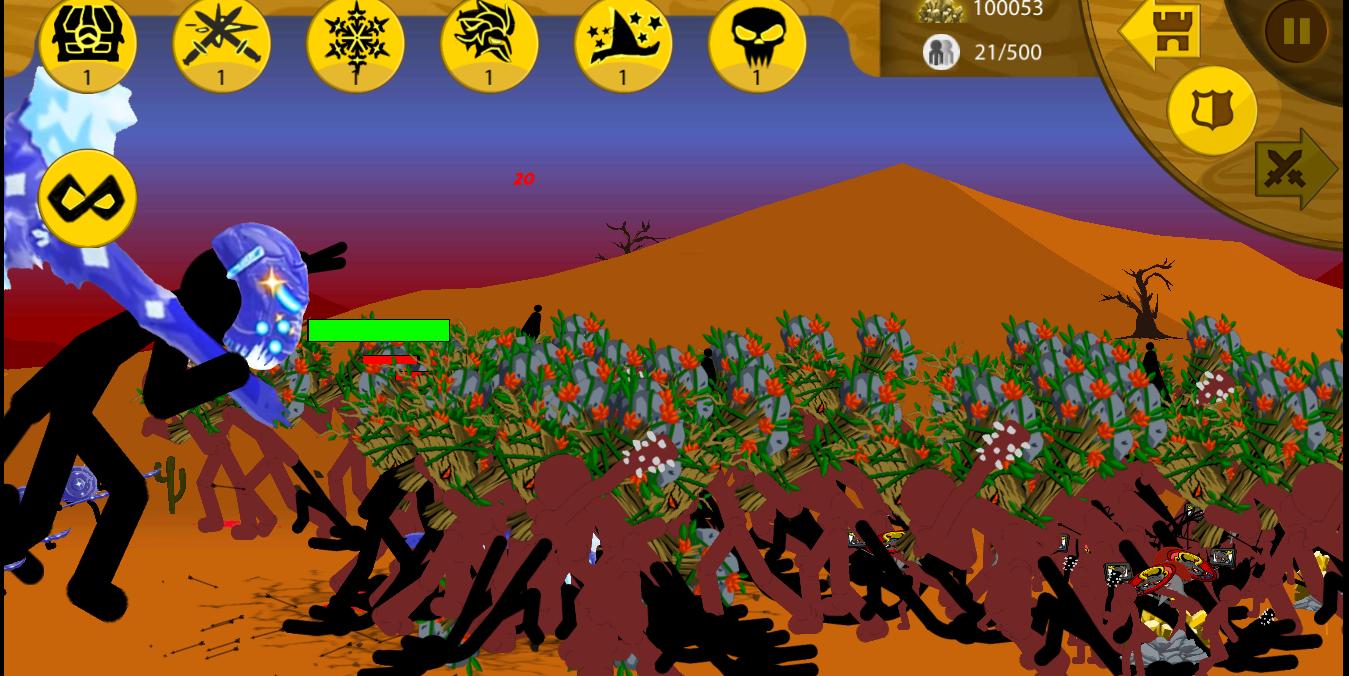Trigger the spartan helmet ability
This screenshot has height=676, width=1349.
click(489, 42)
